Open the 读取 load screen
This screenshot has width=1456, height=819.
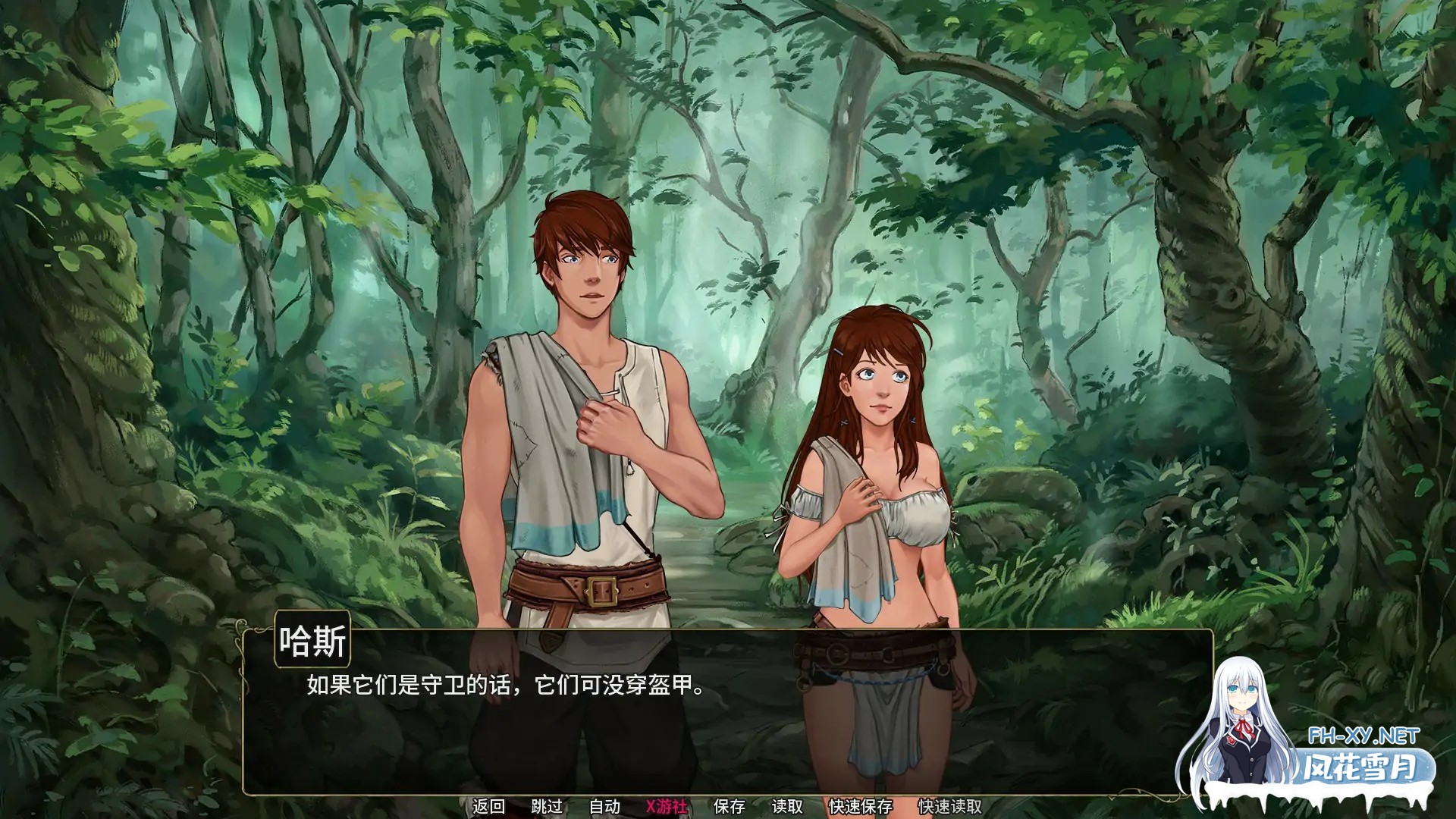(786, 808)
